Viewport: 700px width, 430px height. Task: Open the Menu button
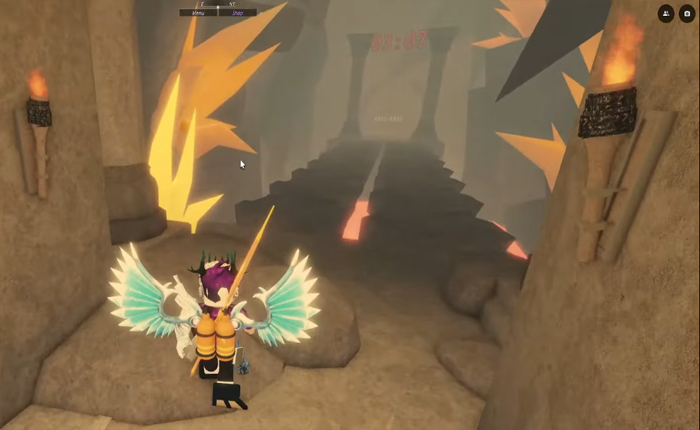(198, 13)
